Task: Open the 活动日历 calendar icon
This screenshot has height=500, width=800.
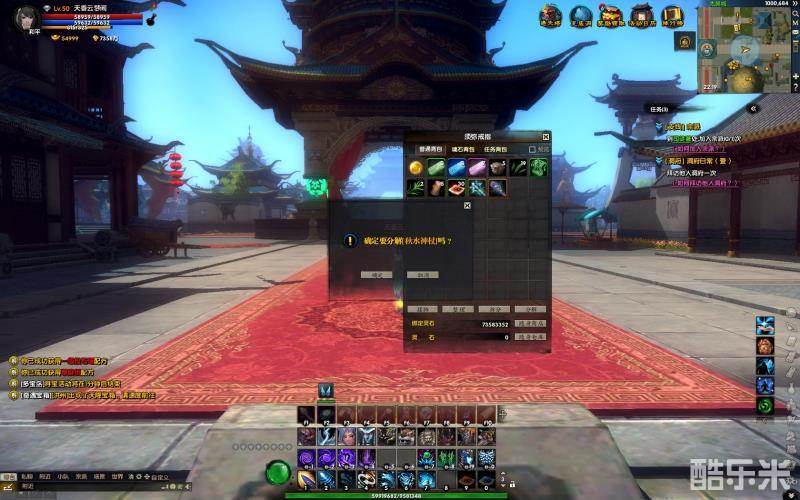Action: pos(640,15)
